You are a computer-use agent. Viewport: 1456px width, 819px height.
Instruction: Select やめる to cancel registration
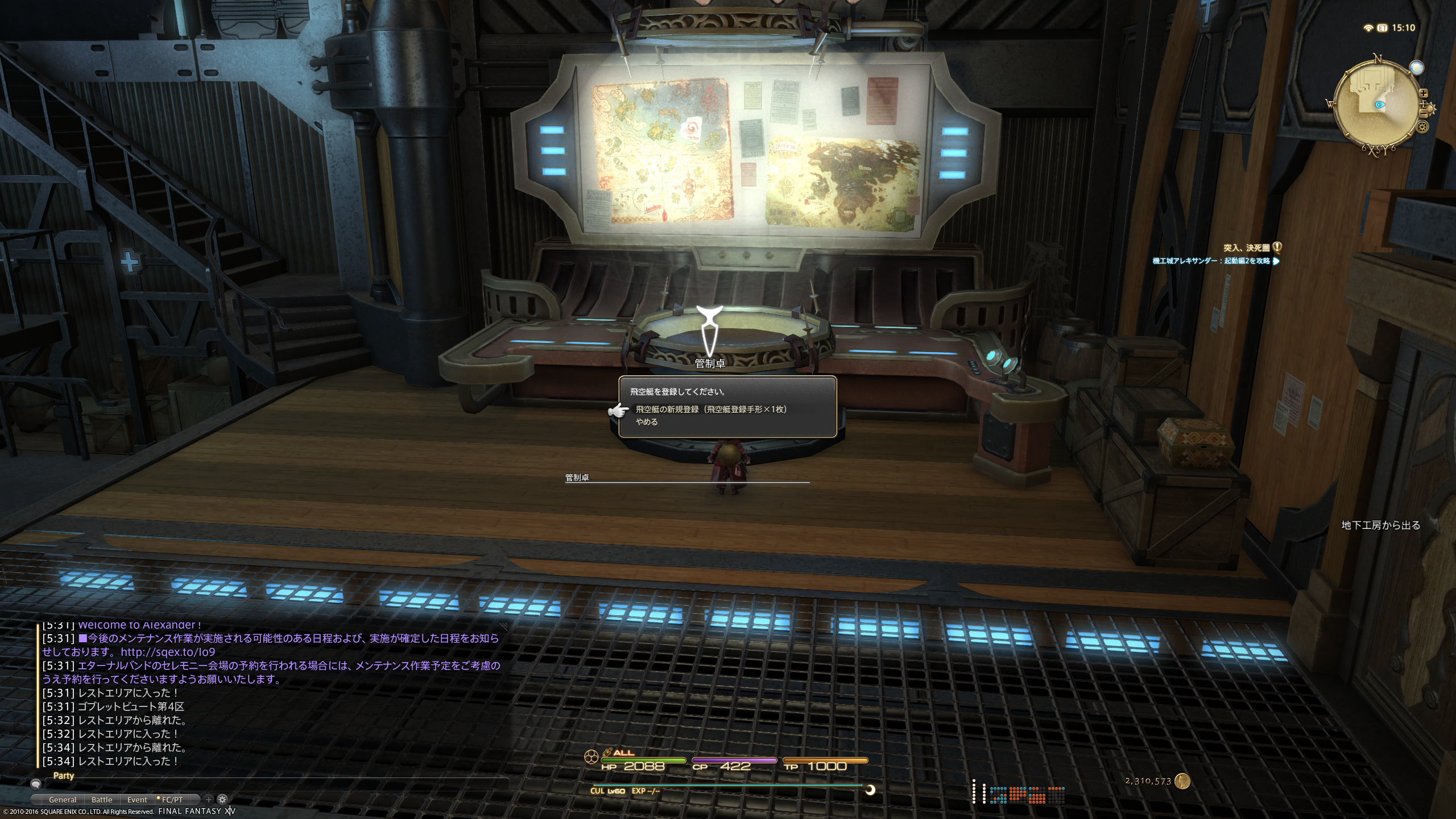[x=647, y=422]
